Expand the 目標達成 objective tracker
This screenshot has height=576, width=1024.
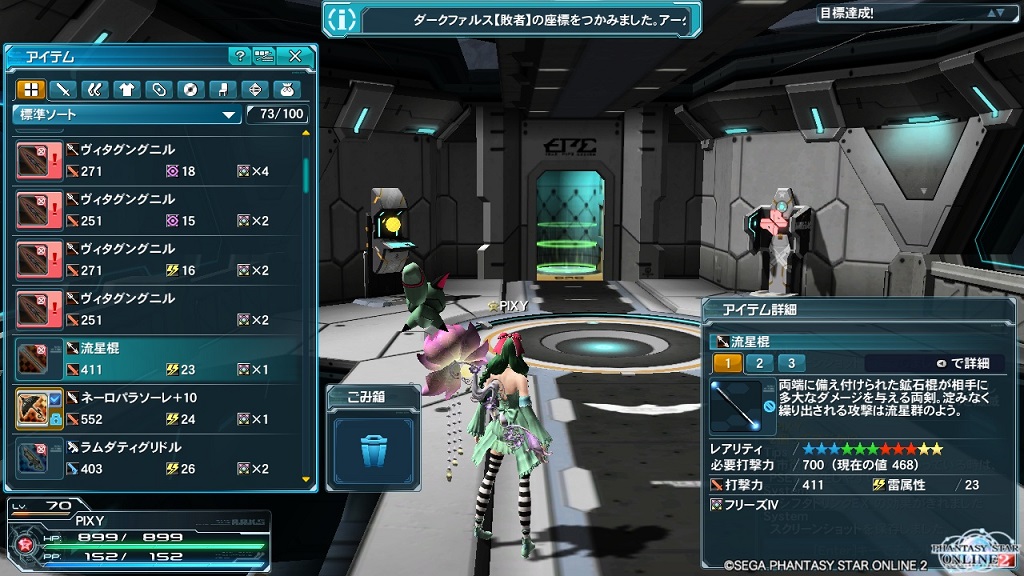click(x=994, y=13)
